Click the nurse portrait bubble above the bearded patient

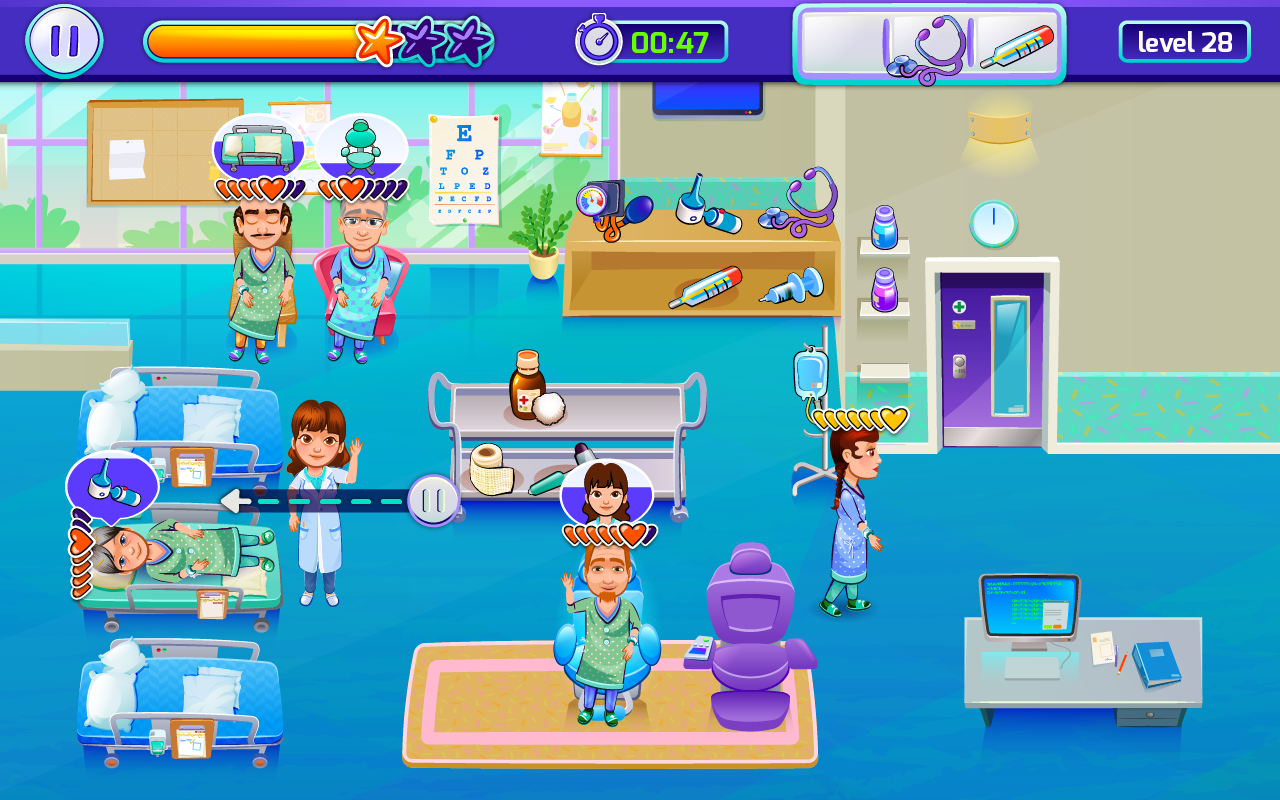click(x=606, y=491)
